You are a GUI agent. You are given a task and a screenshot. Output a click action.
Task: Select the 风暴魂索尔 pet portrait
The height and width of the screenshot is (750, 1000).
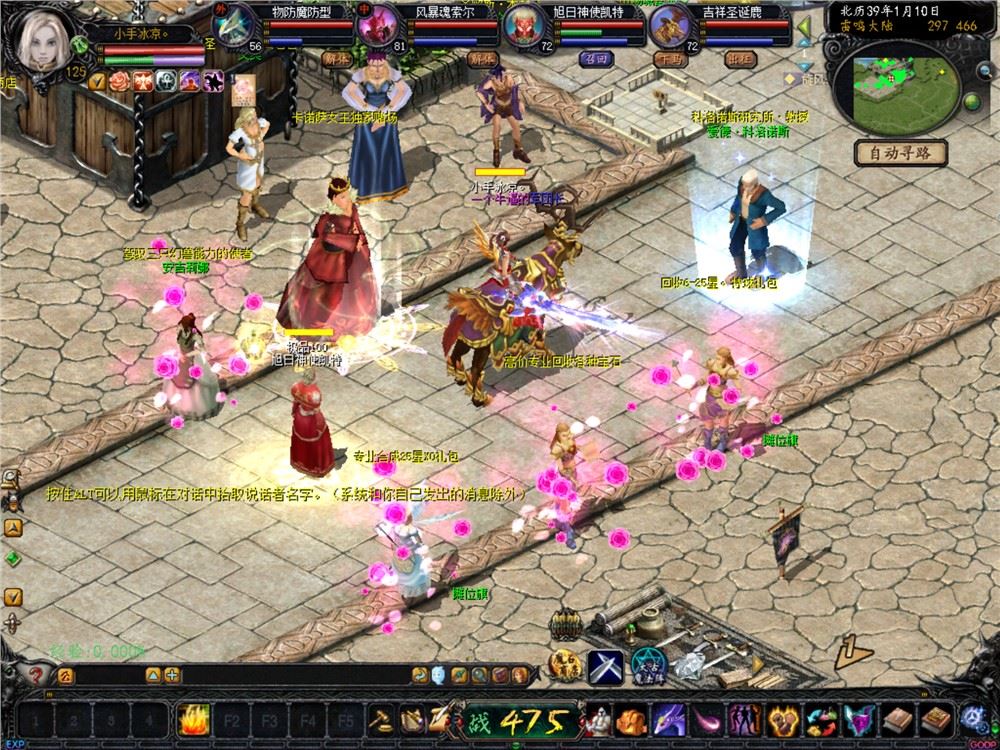point(380,25)
